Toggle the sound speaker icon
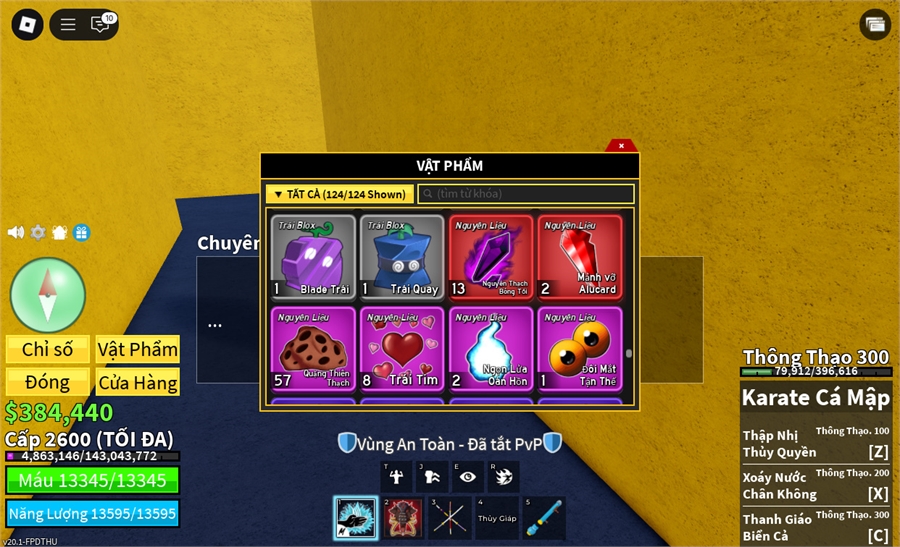This screenshot has height=547, width=900. (16, 232)
